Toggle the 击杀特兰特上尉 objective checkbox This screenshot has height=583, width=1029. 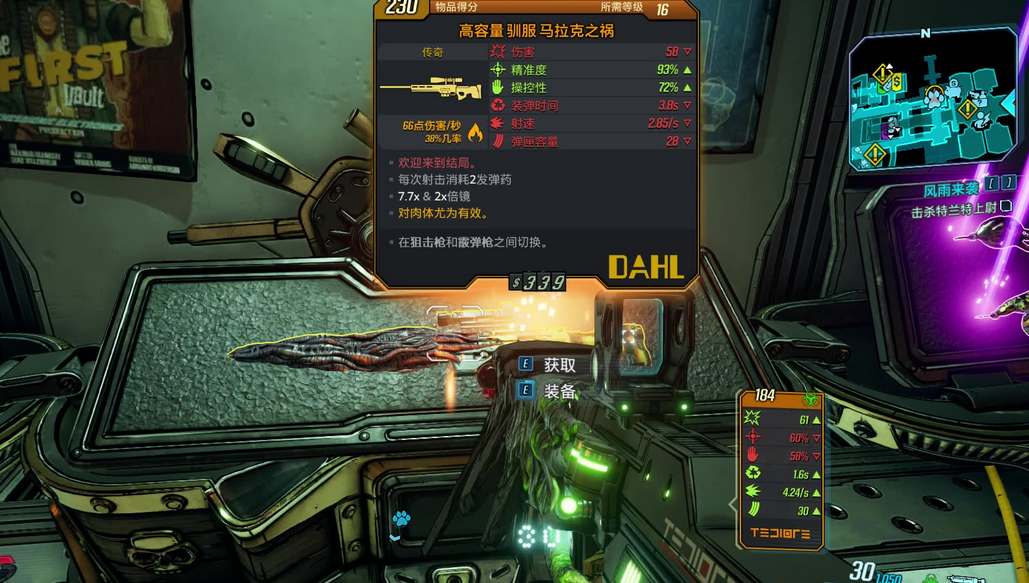coord(1007,207)
